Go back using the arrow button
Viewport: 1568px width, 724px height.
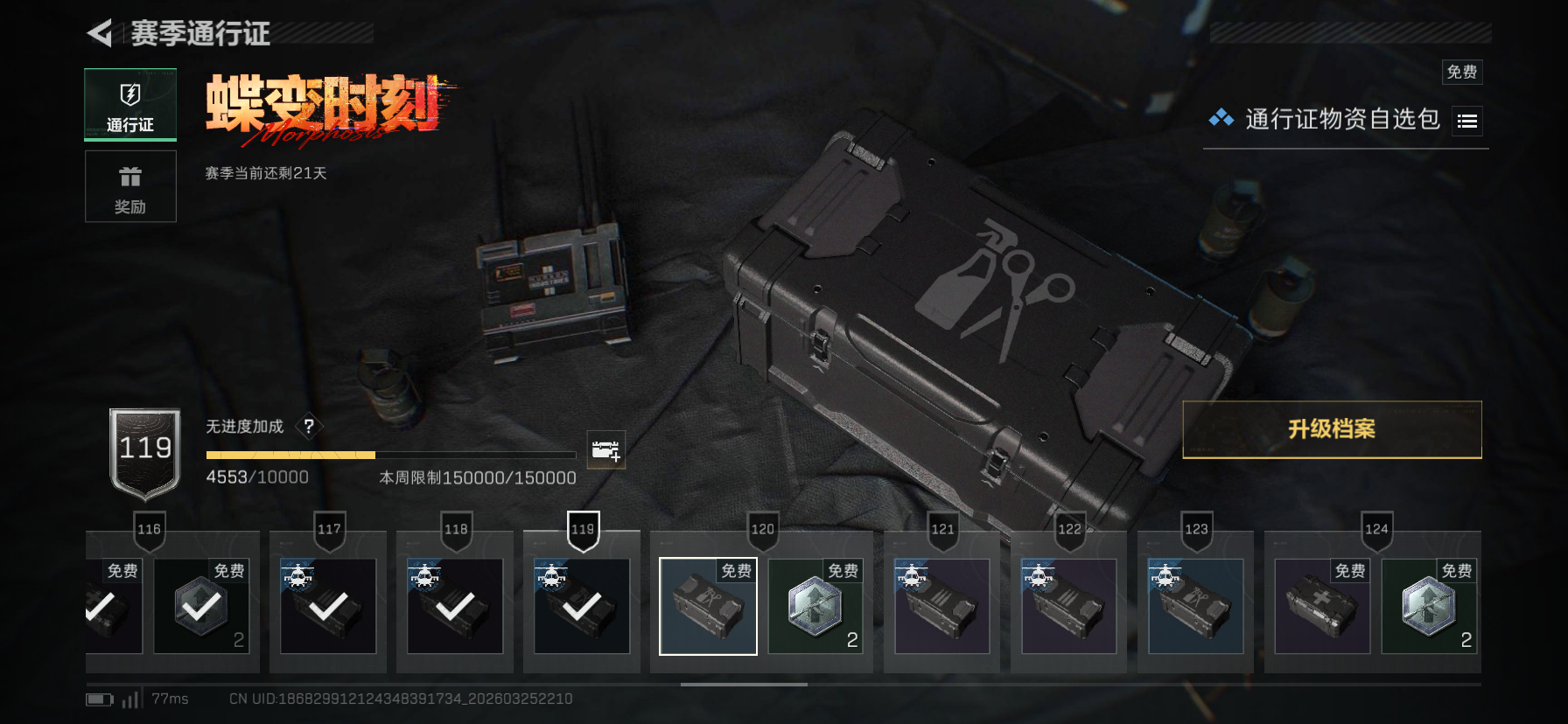click(101, 33)
